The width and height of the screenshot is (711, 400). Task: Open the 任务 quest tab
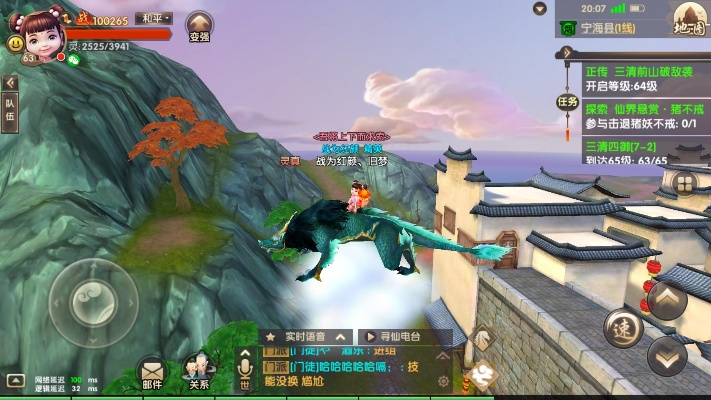(567, 101)
